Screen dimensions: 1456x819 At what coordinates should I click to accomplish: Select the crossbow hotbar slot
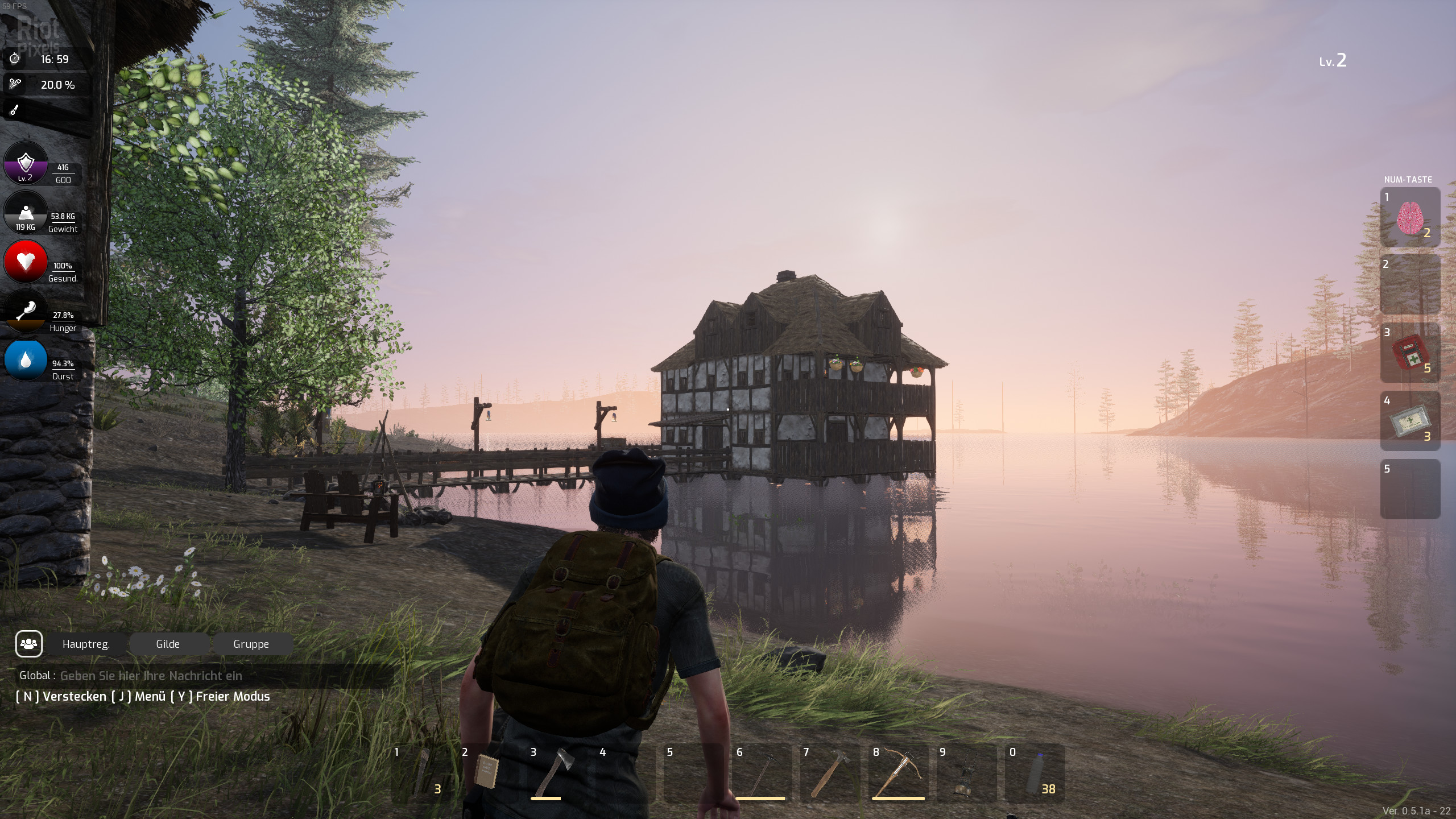click(899, 772)
